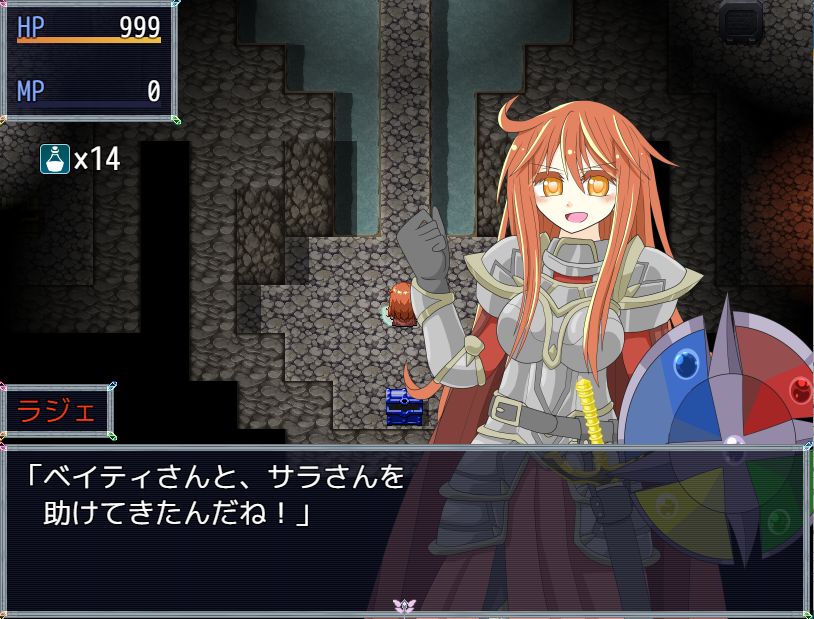Choose the yellow segment of the element wheel
Screen dimensions: 814x619
coord(690,505)
